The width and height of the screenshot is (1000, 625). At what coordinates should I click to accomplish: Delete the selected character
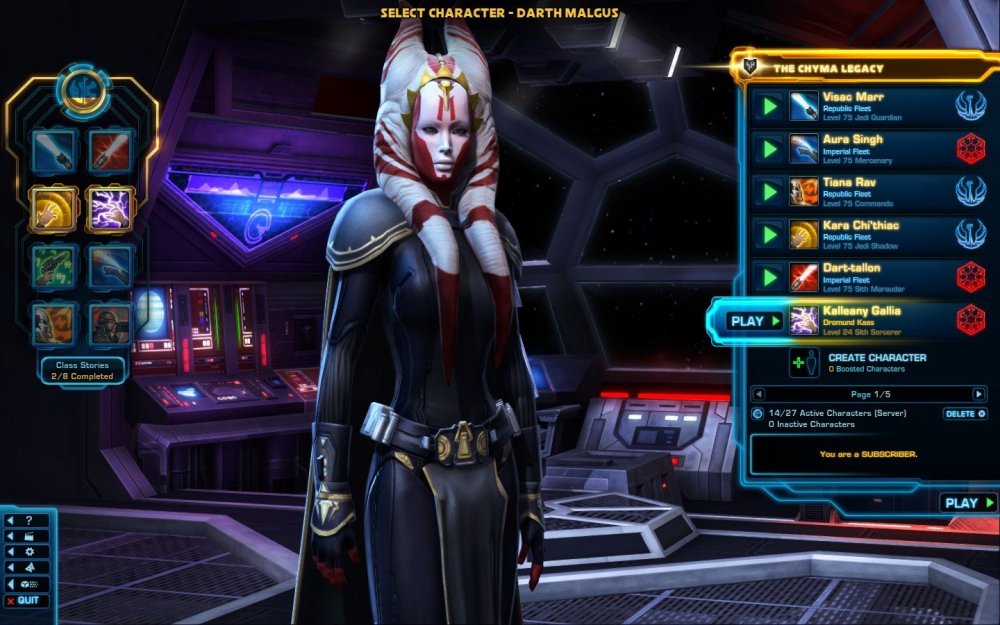click(x=965, y=413)
